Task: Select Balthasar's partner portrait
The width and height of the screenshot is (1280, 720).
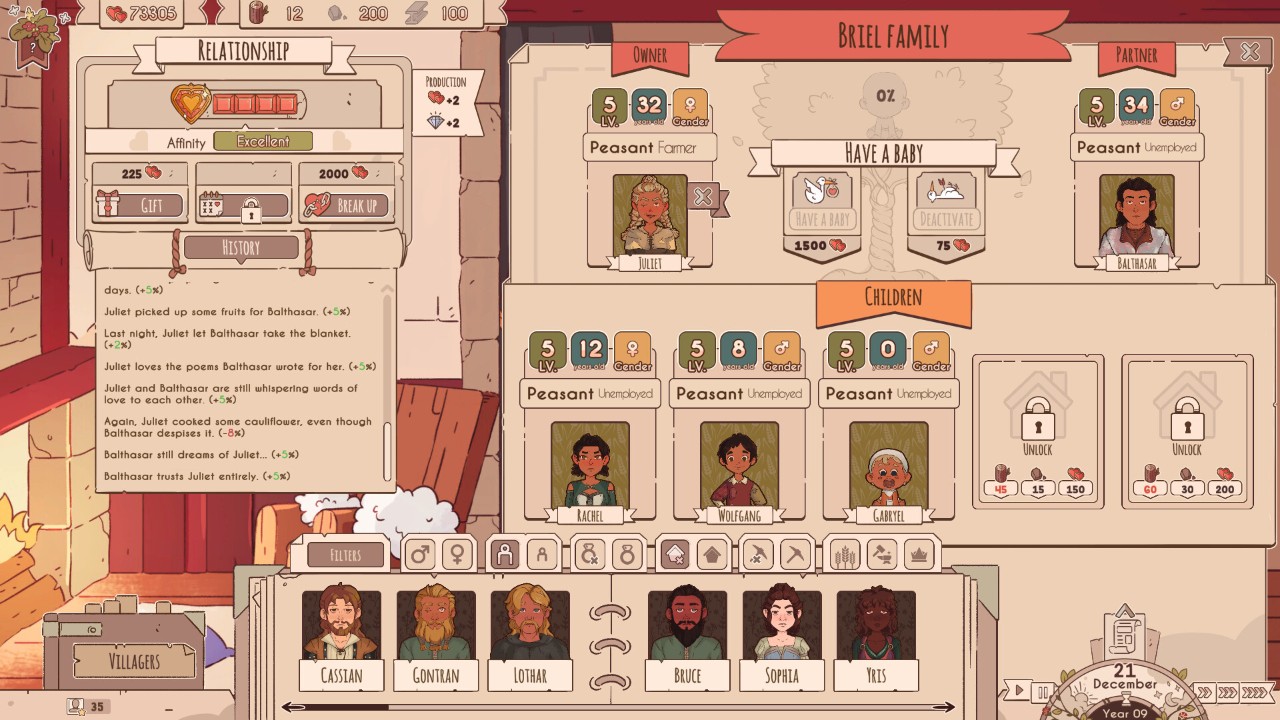Action: pos(1136,216)
